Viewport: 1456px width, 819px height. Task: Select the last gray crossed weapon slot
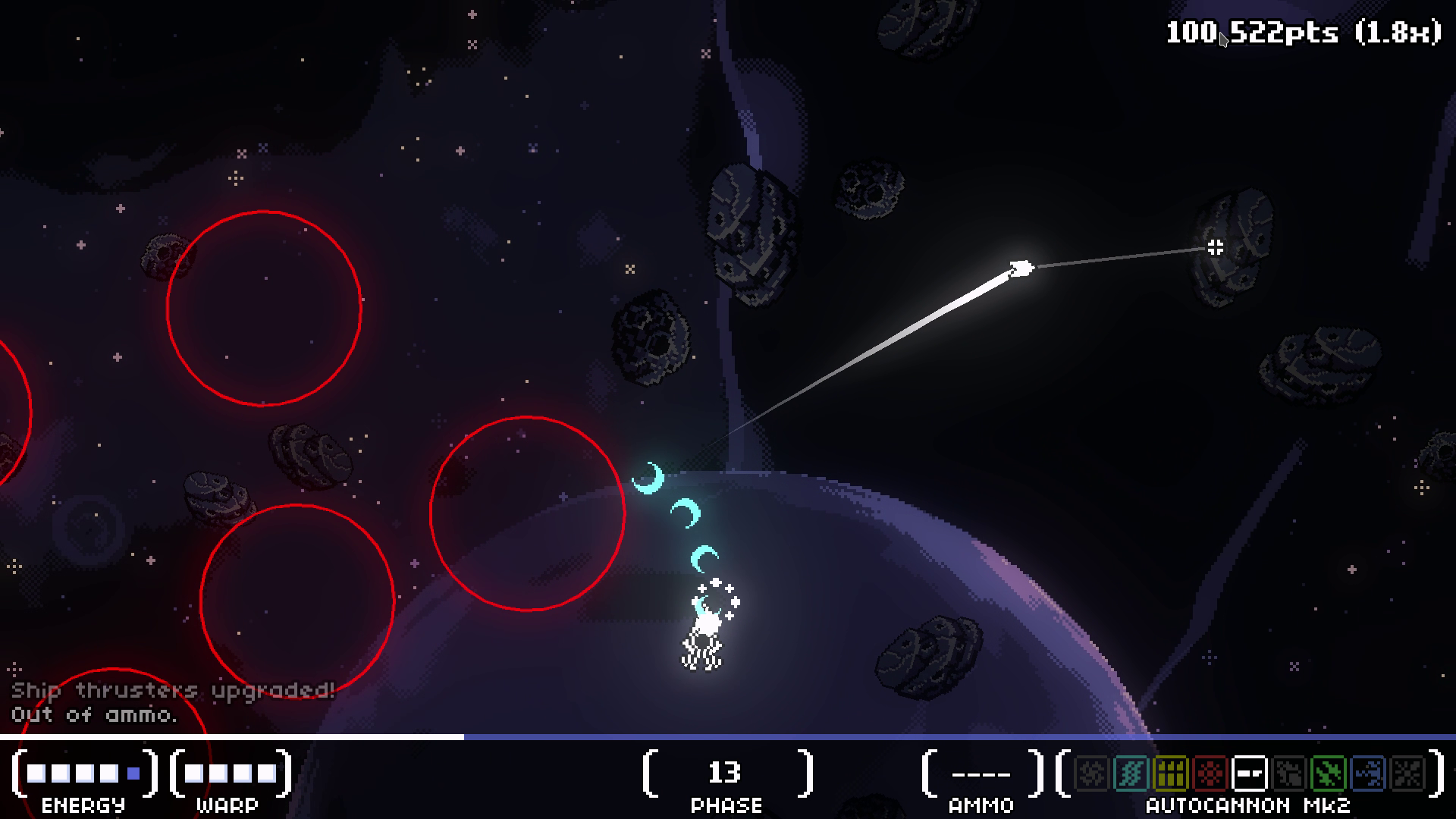1407,773
